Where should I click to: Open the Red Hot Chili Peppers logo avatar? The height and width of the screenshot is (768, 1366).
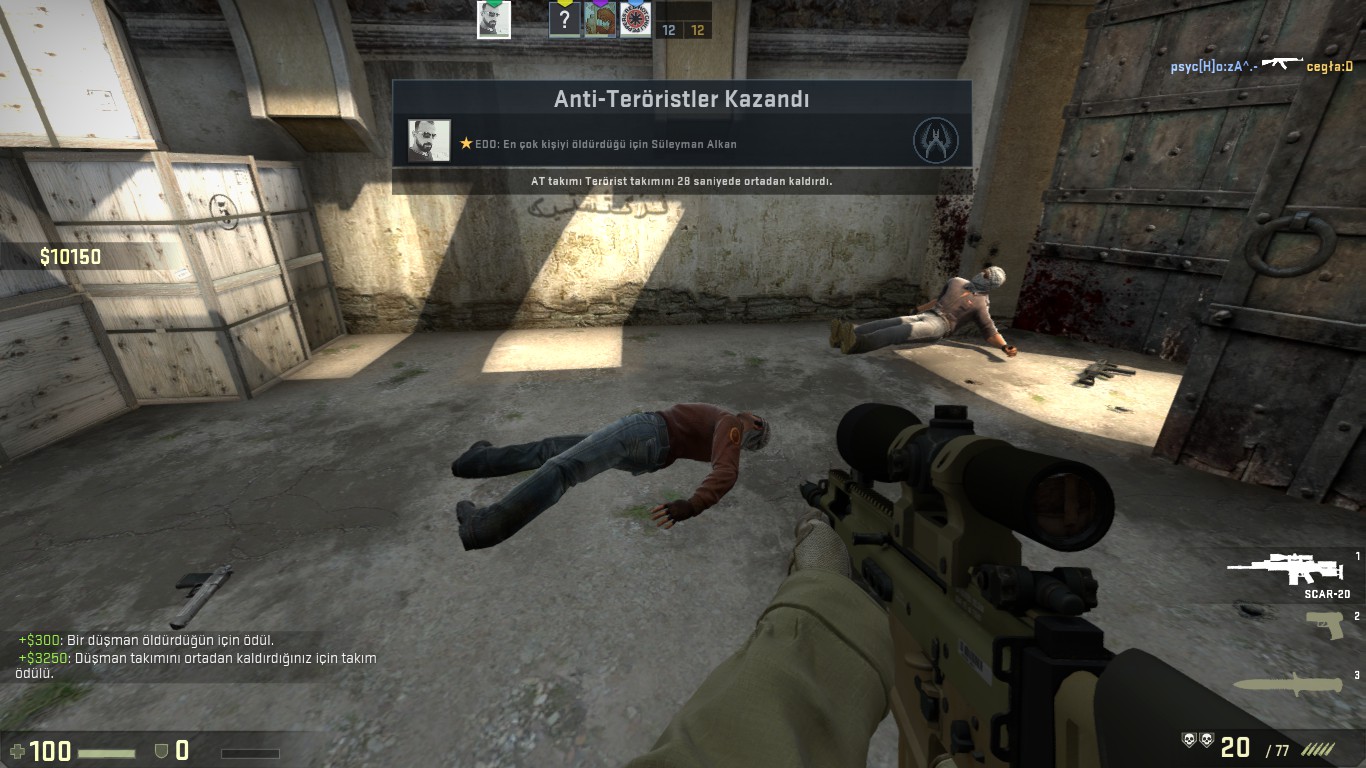click(x=635, y=20)
